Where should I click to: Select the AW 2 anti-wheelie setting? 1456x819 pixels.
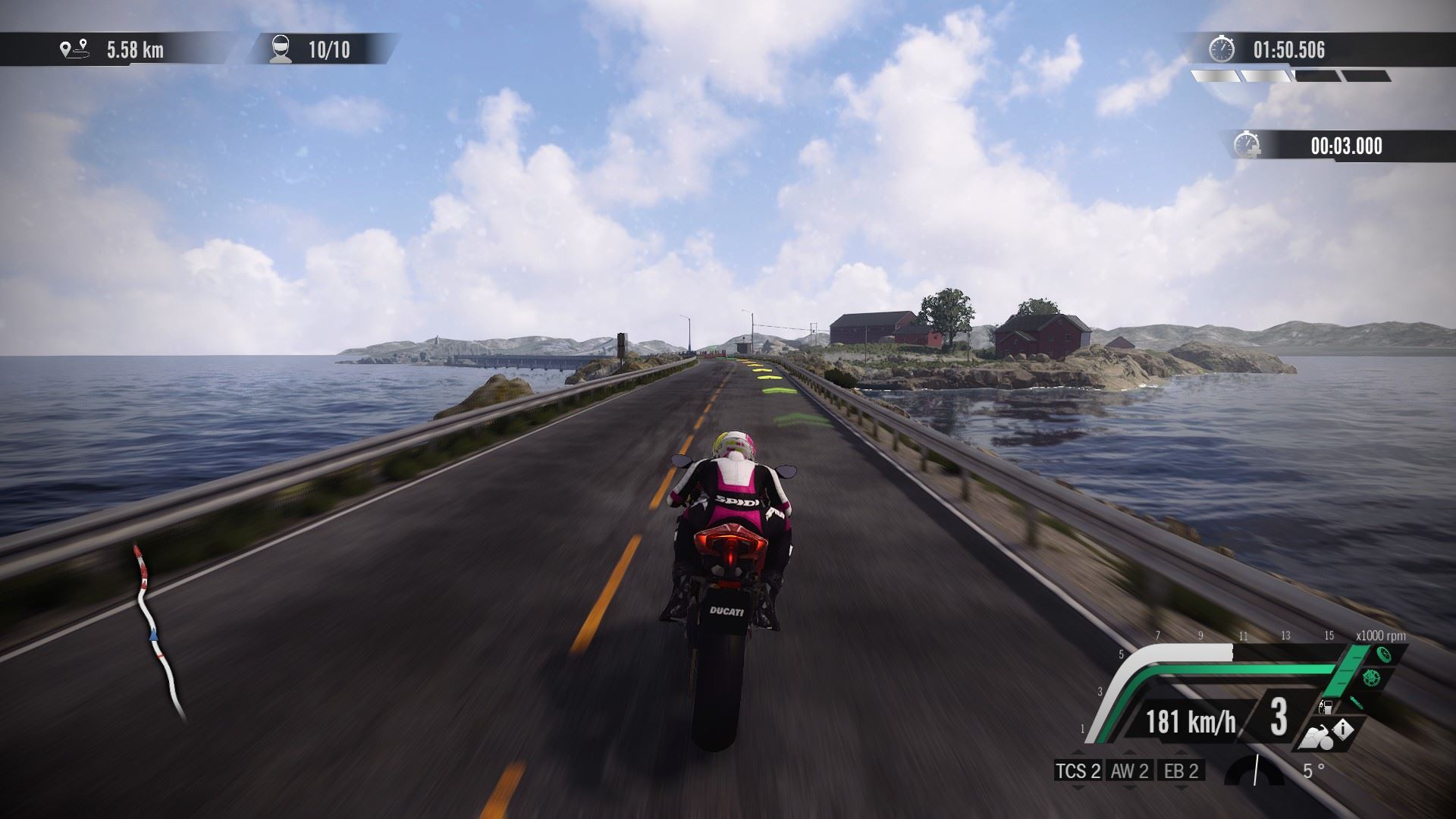coord(1129,771)
